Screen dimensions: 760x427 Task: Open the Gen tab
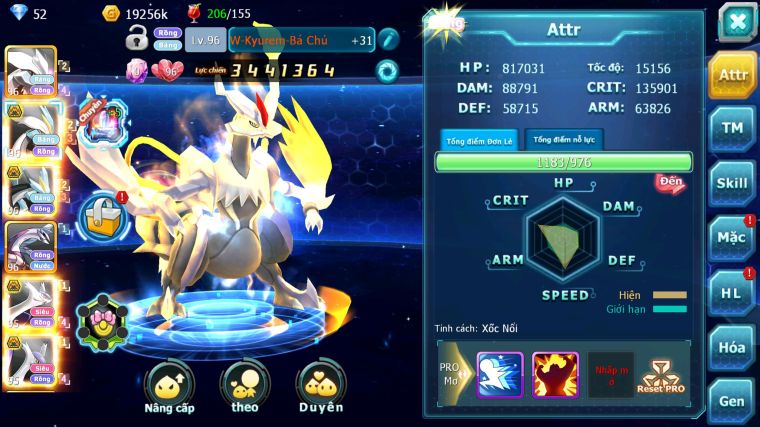click(x=732, y=401)
